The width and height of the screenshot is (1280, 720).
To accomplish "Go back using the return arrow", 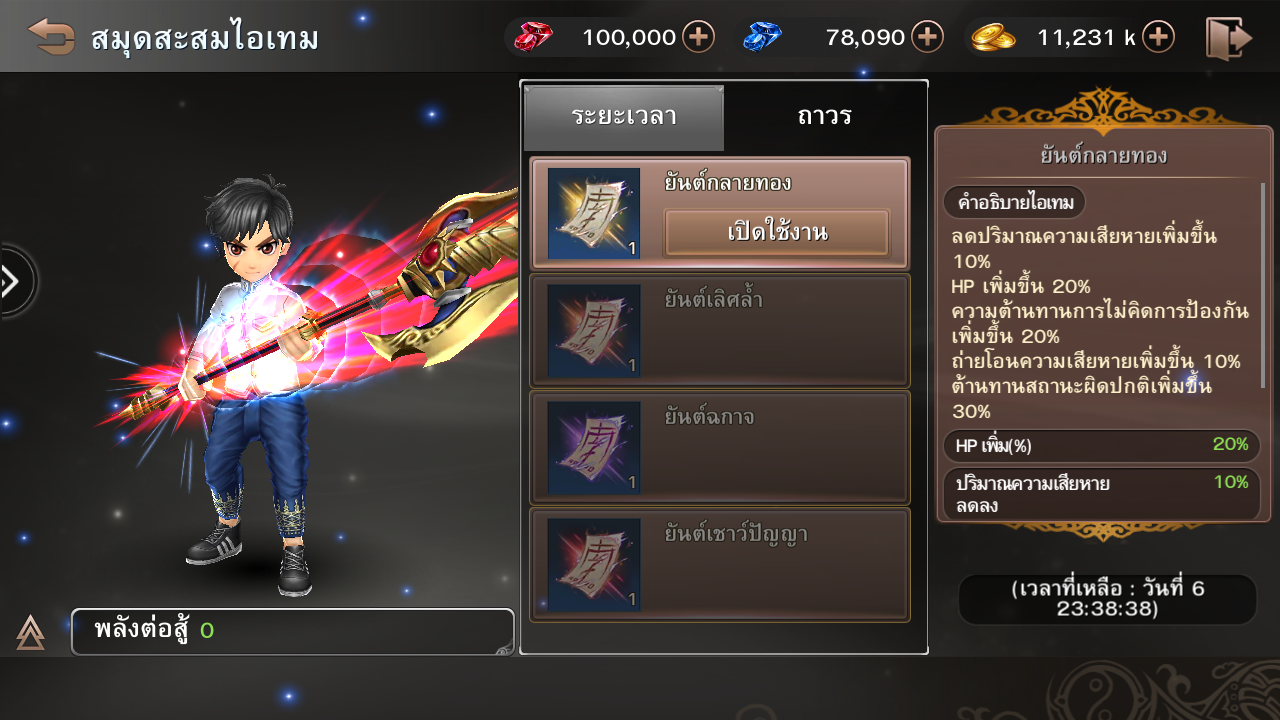I will click(x=51, y=37).
